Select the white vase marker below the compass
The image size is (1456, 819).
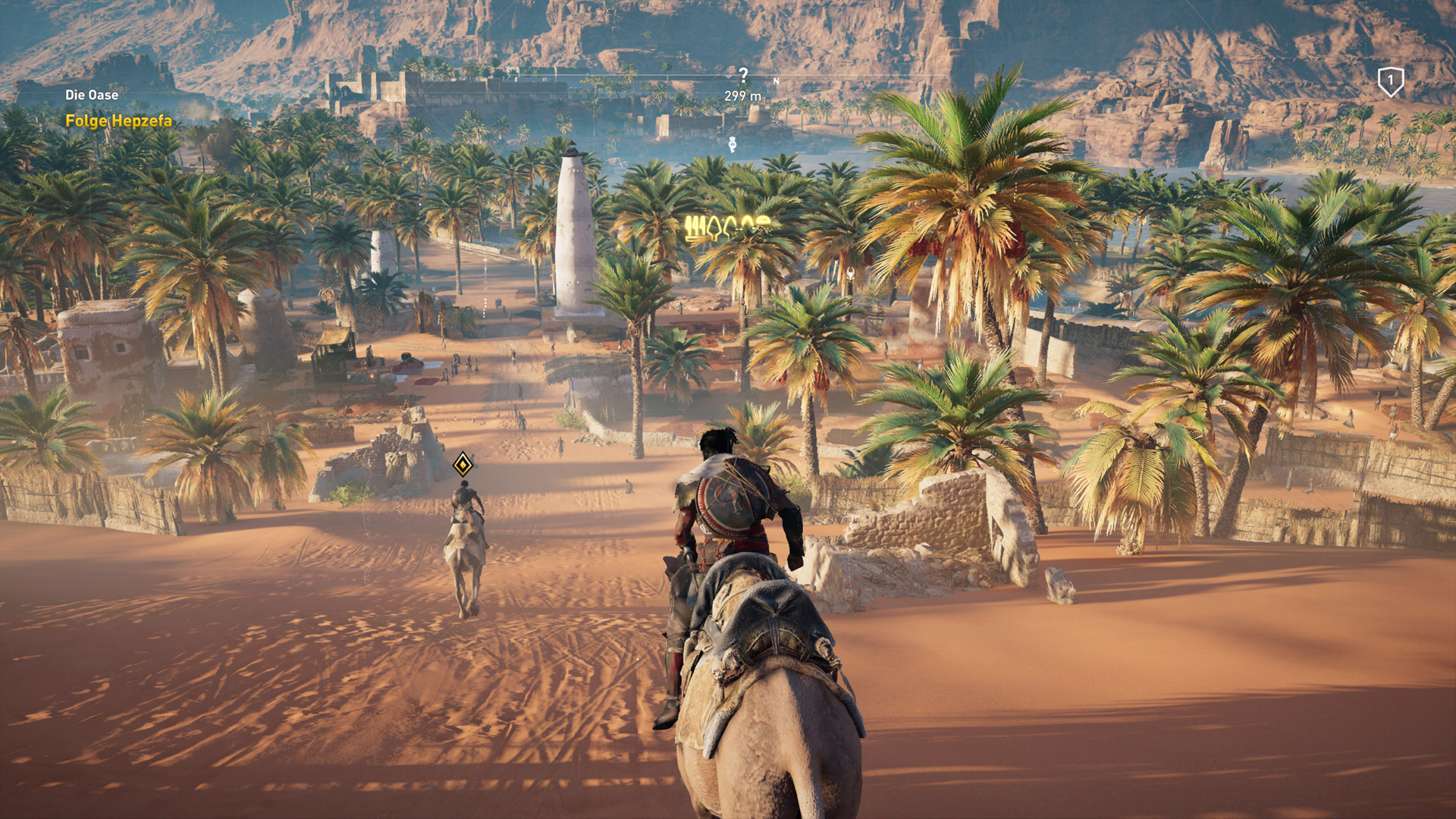[x=732, y=144]
